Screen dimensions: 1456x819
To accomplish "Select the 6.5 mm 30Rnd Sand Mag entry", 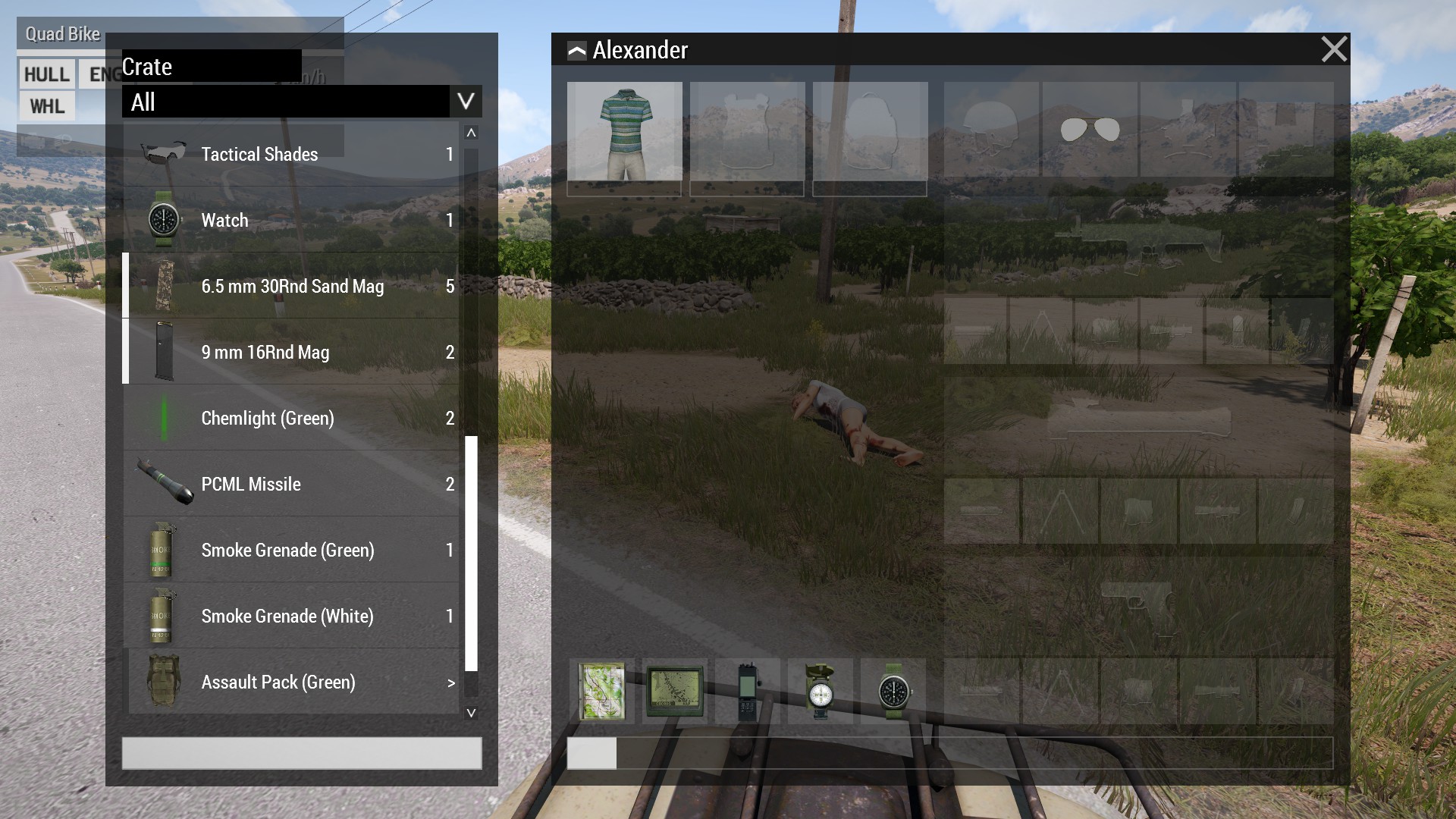I will click(x=293, y=286).
